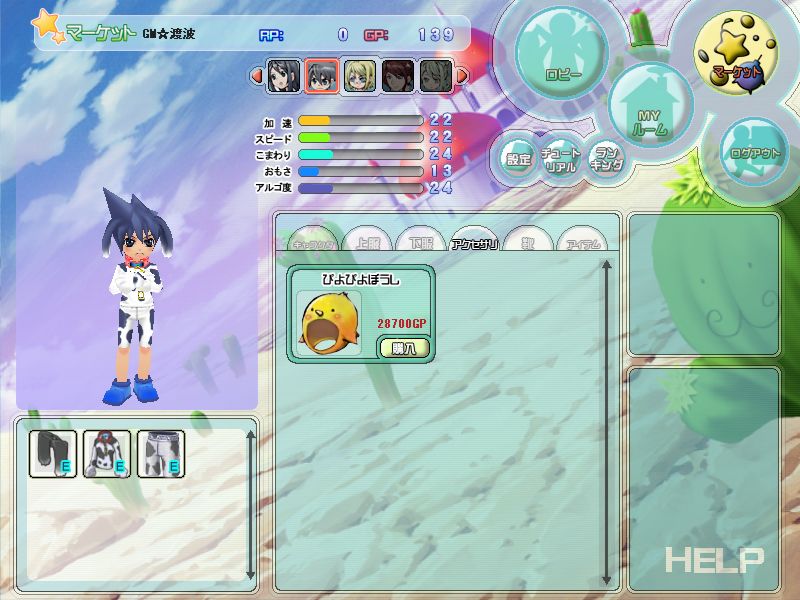
Task: Pick the blonde character portrait
Action: (360, 75)
